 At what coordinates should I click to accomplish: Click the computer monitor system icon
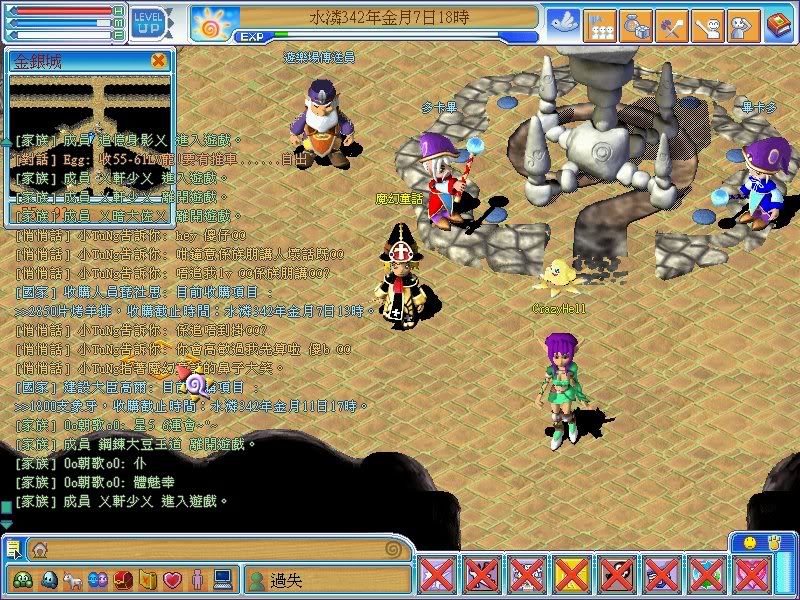pyautogui.click(x=222, y=579)
